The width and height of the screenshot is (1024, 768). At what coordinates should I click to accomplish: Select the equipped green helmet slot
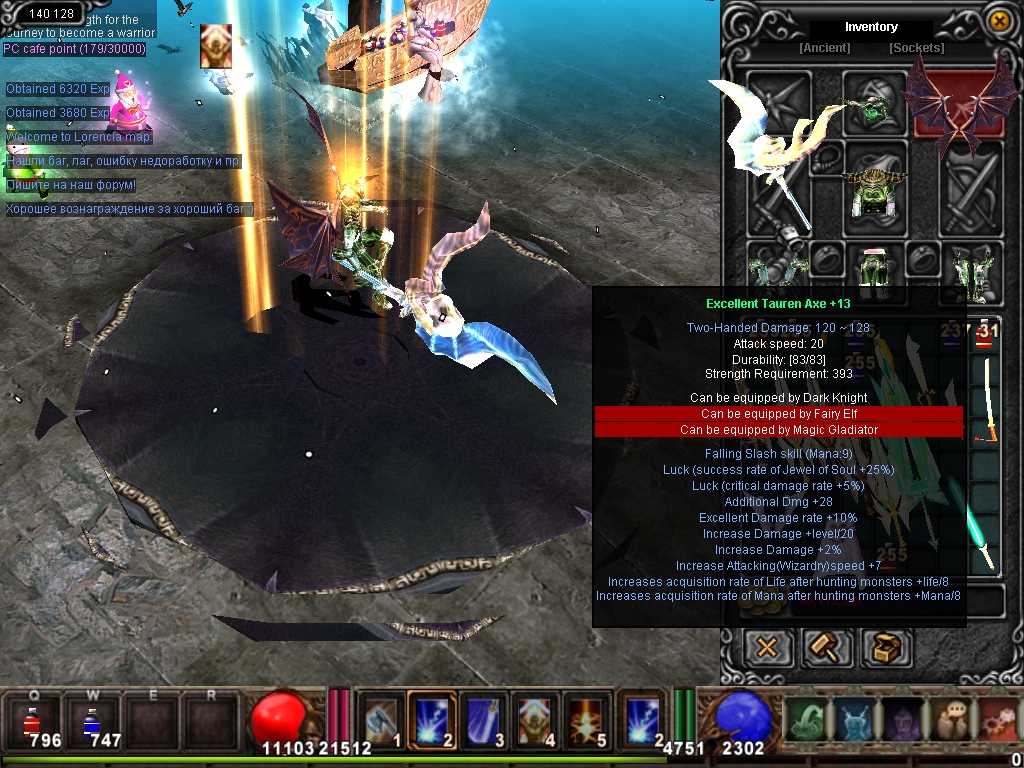[874, 104]
